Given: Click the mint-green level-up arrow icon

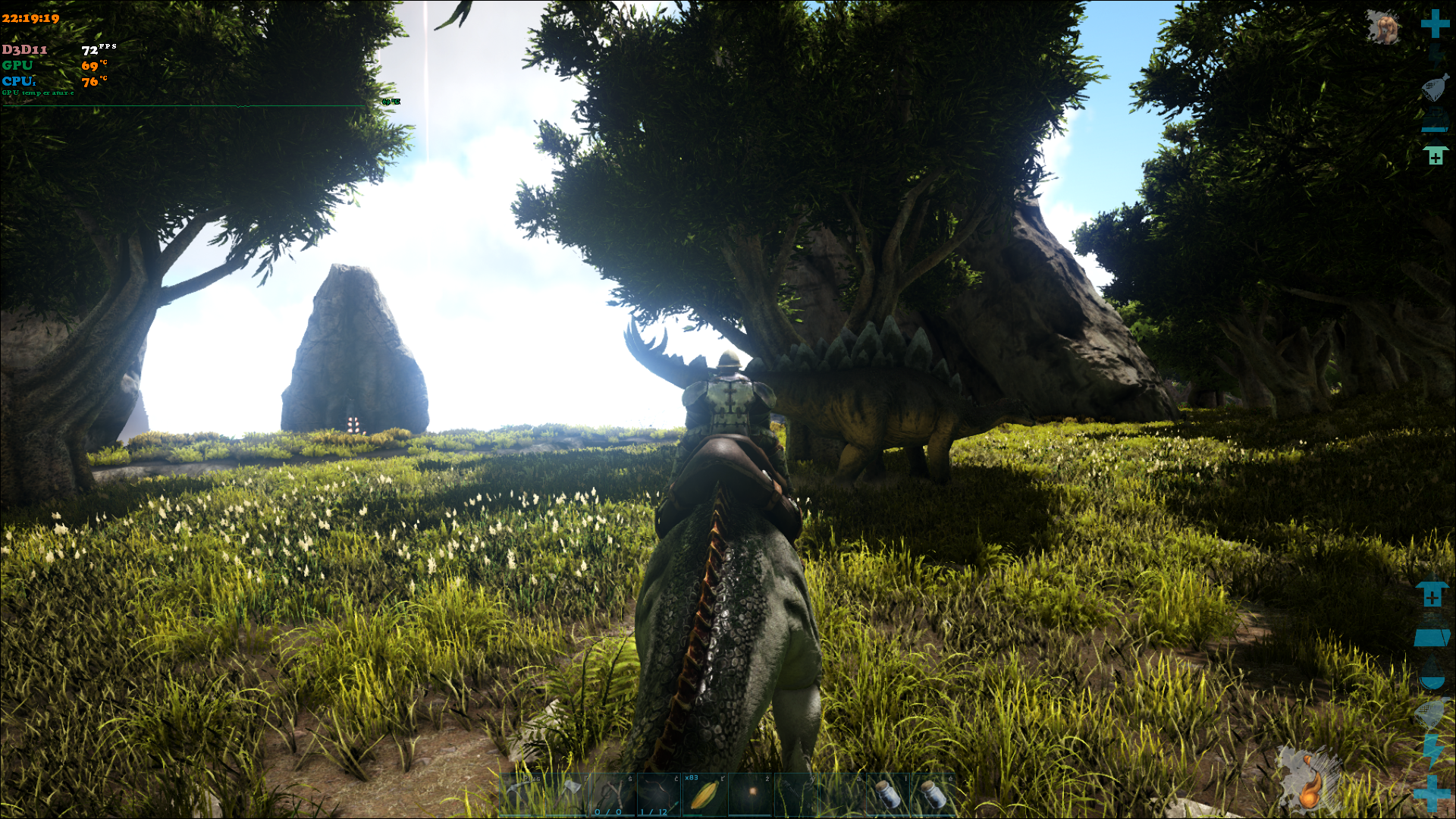Looking at the screenshot, I should 1435,155.
